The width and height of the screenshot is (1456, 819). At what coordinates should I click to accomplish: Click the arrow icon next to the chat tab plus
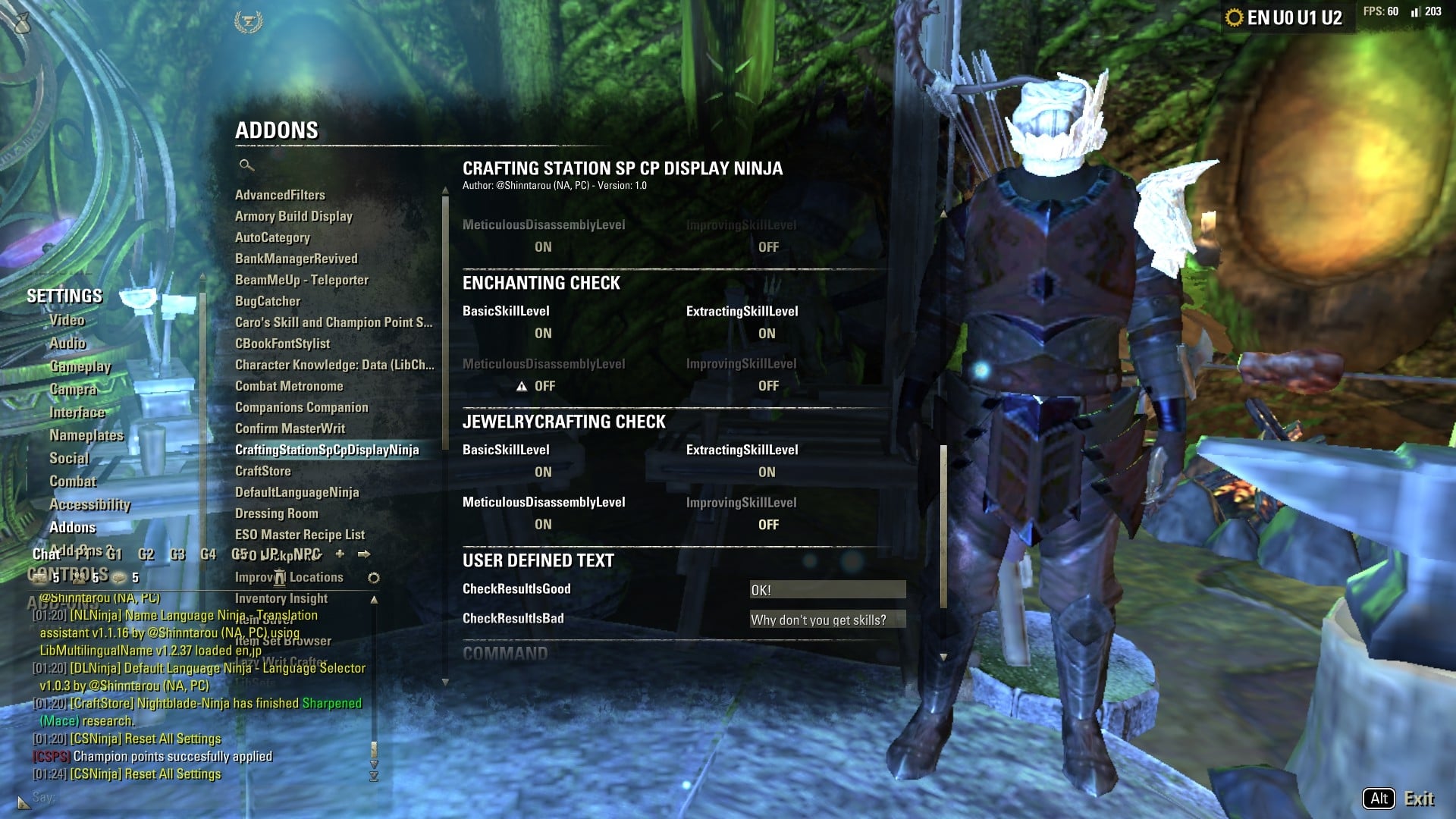366,554
